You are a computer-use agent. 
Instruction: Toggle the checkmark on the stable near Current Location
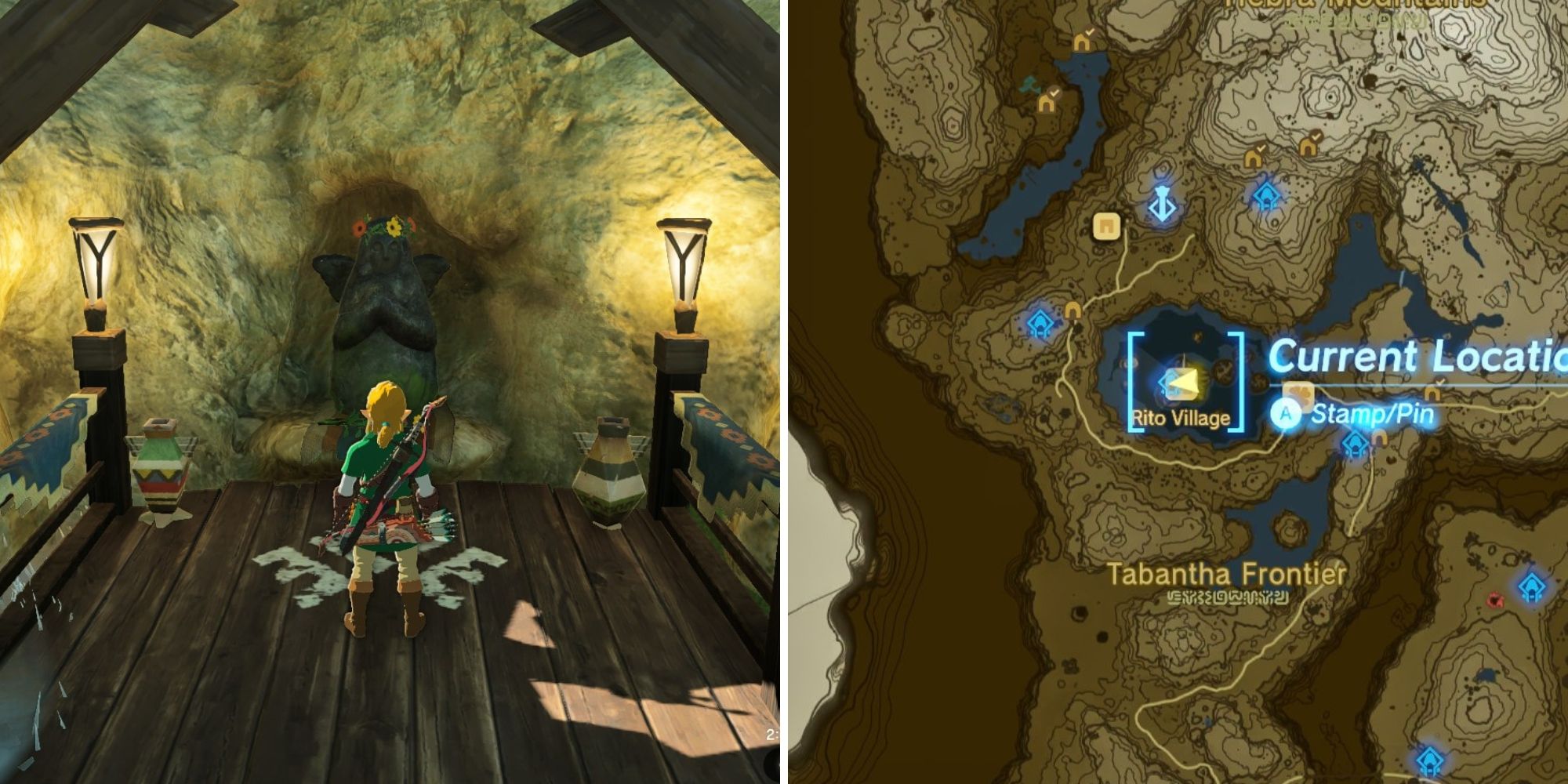(x=1440, y=381)
